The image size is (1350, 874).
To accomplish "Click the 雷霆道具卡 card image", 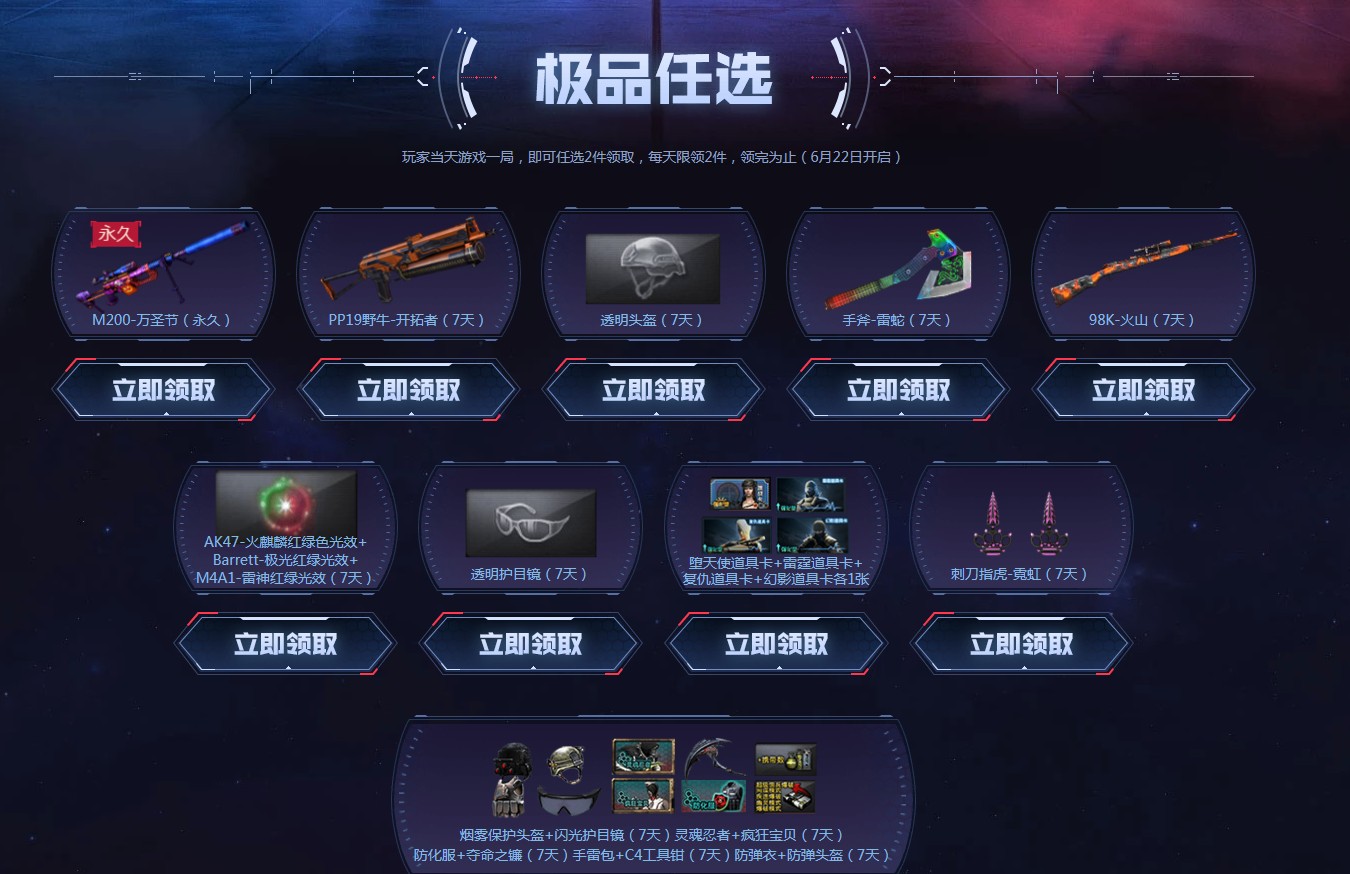I will [x=811, y=495].
